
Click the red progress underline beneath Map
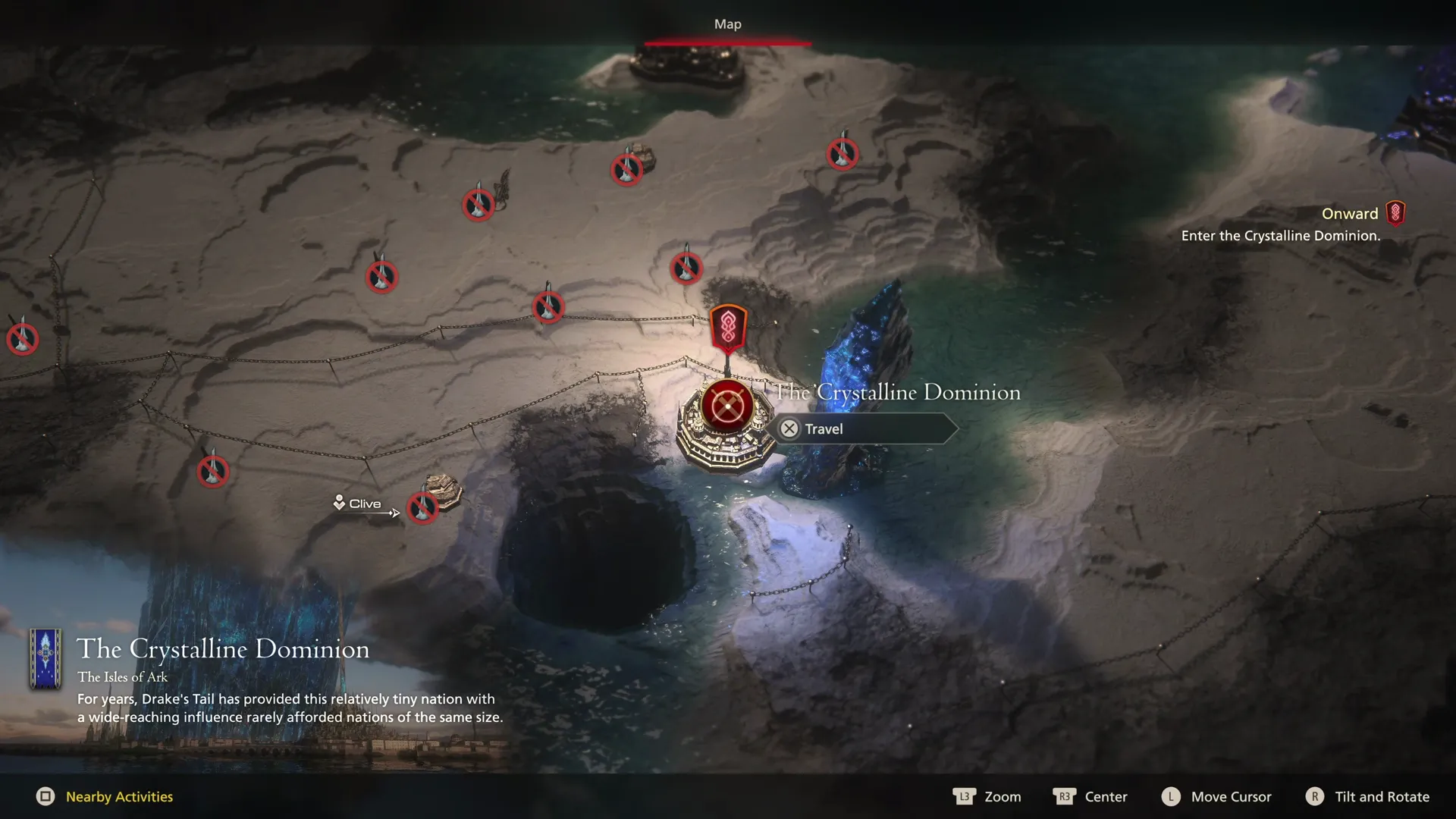tap(727, 43)
